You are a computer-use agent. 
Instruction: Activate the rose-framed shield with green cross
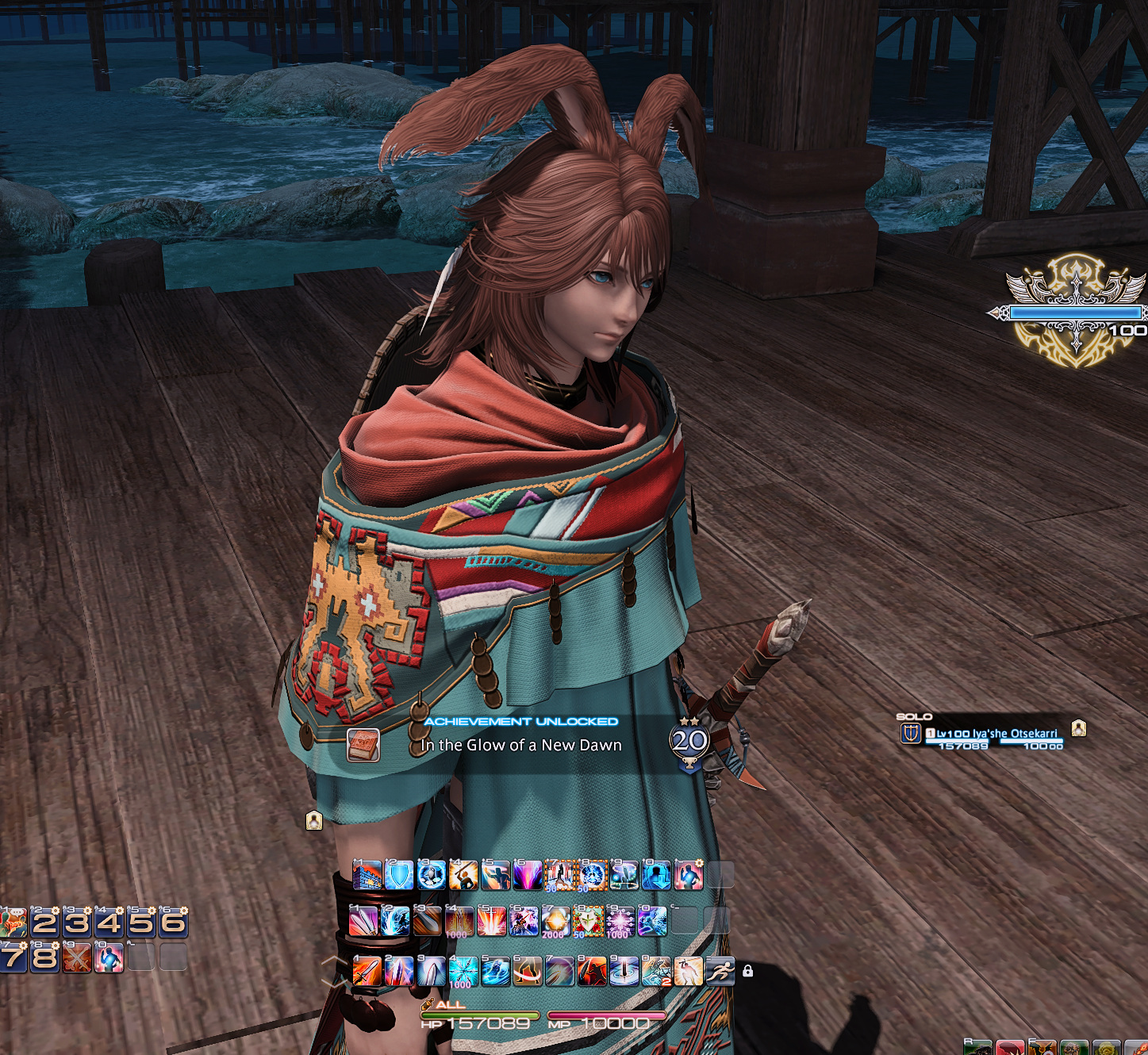click(x=588, y=922)
